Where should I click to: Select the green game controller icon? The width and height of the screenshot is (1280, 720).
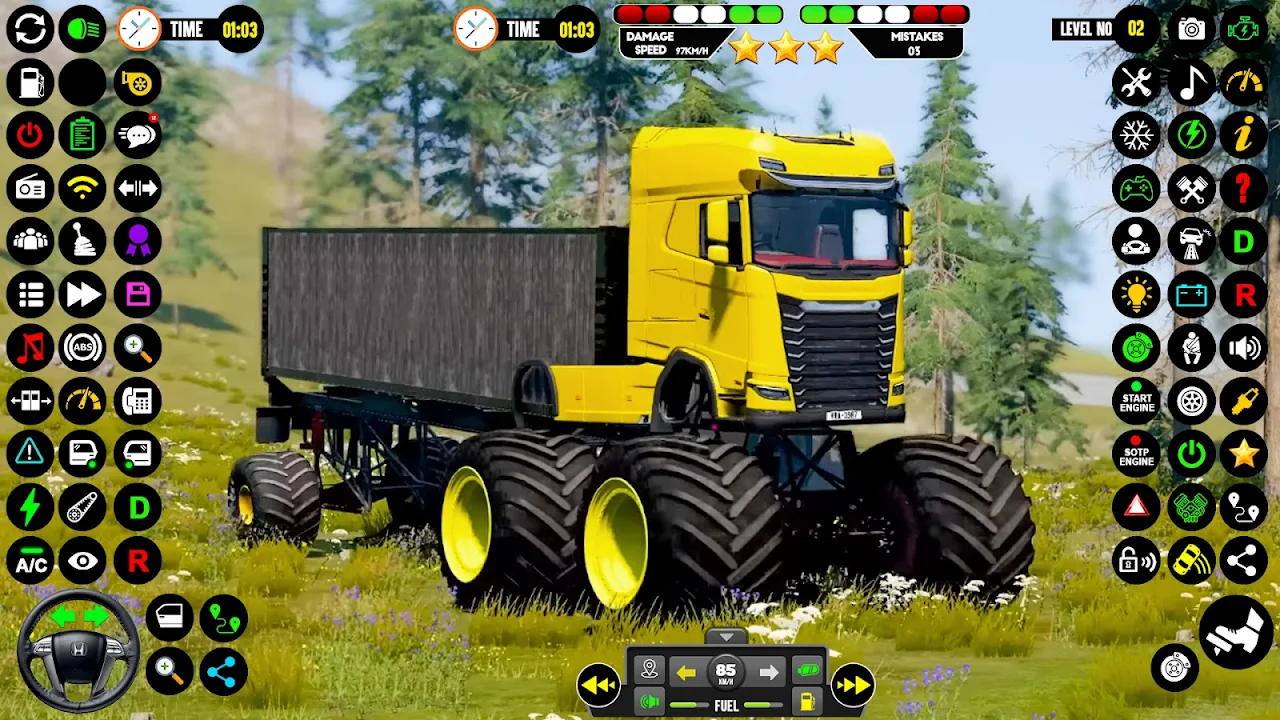tap(1137, 187)
